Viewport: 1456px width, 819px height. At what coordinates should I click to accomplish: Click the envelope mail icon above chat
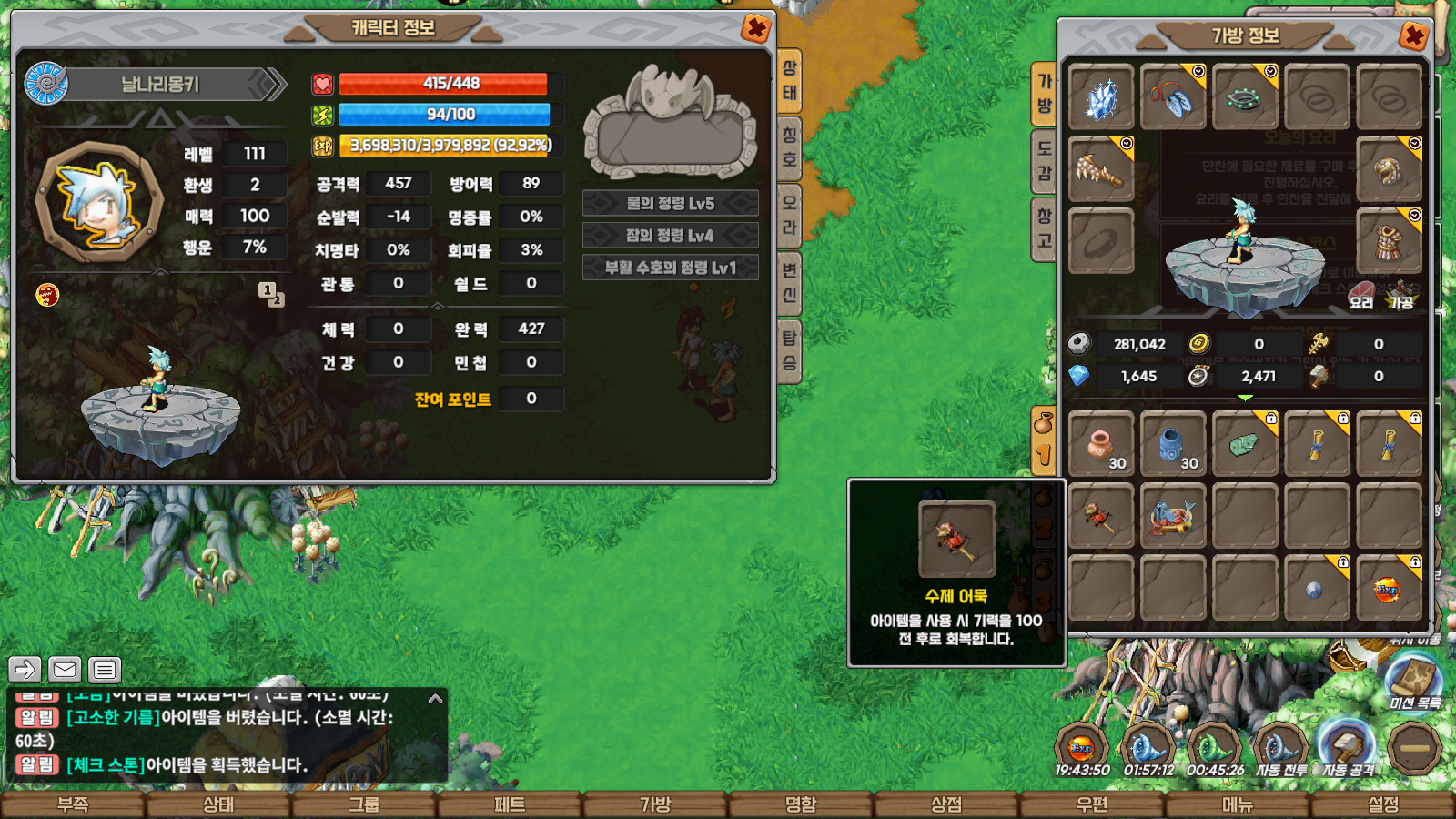tap(65, 670)
